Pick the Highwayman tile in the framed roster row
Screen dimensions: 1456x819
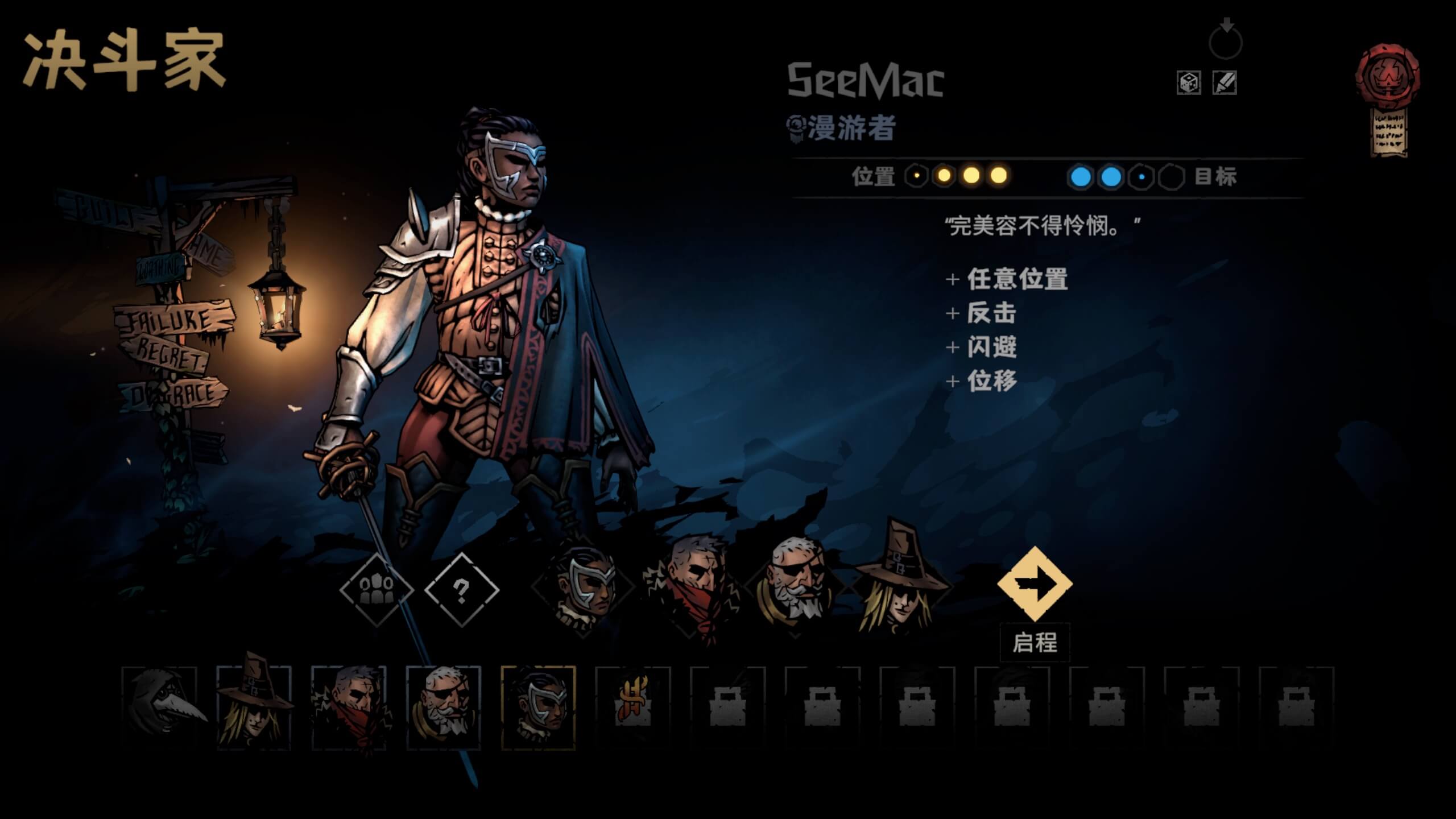point(349,708)
